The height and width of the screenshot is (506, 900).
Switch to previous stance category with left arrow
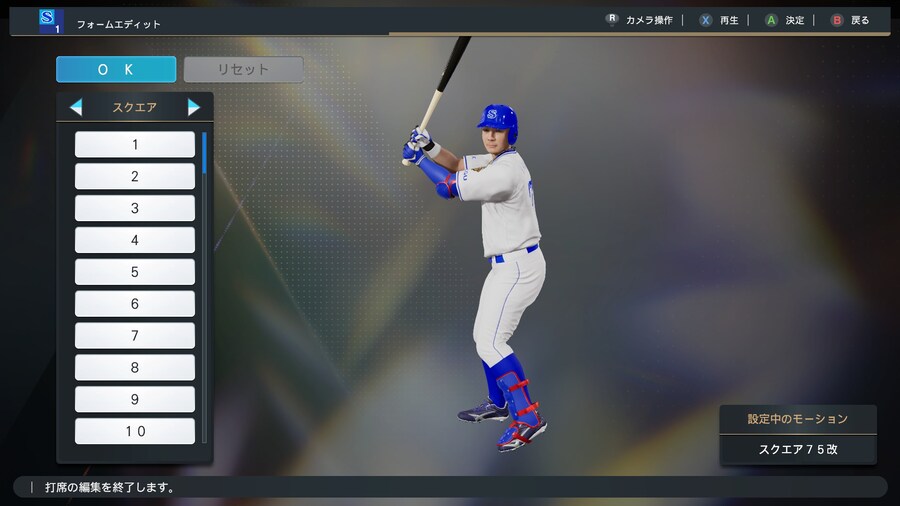(x=76, y=107)
